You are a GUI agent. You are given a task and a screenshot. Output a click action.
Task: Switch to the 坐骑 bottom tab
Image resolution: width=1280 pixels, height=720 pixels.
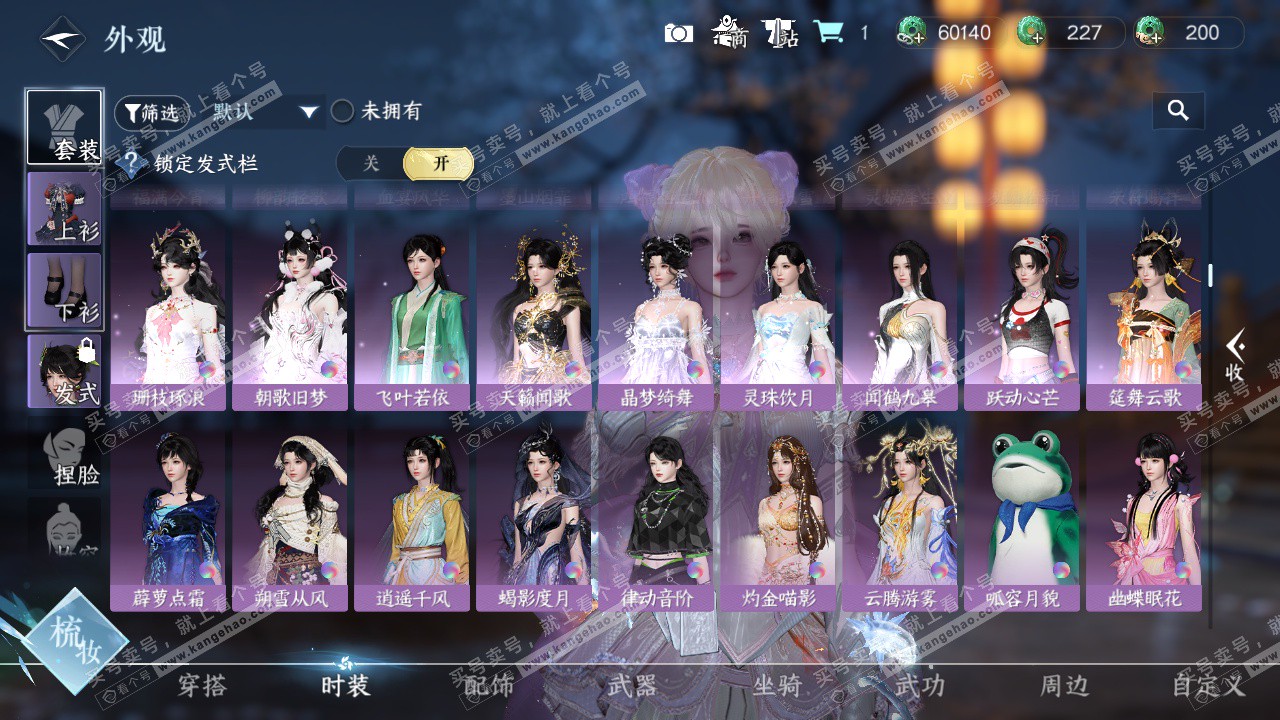click(x=777, y=686)
